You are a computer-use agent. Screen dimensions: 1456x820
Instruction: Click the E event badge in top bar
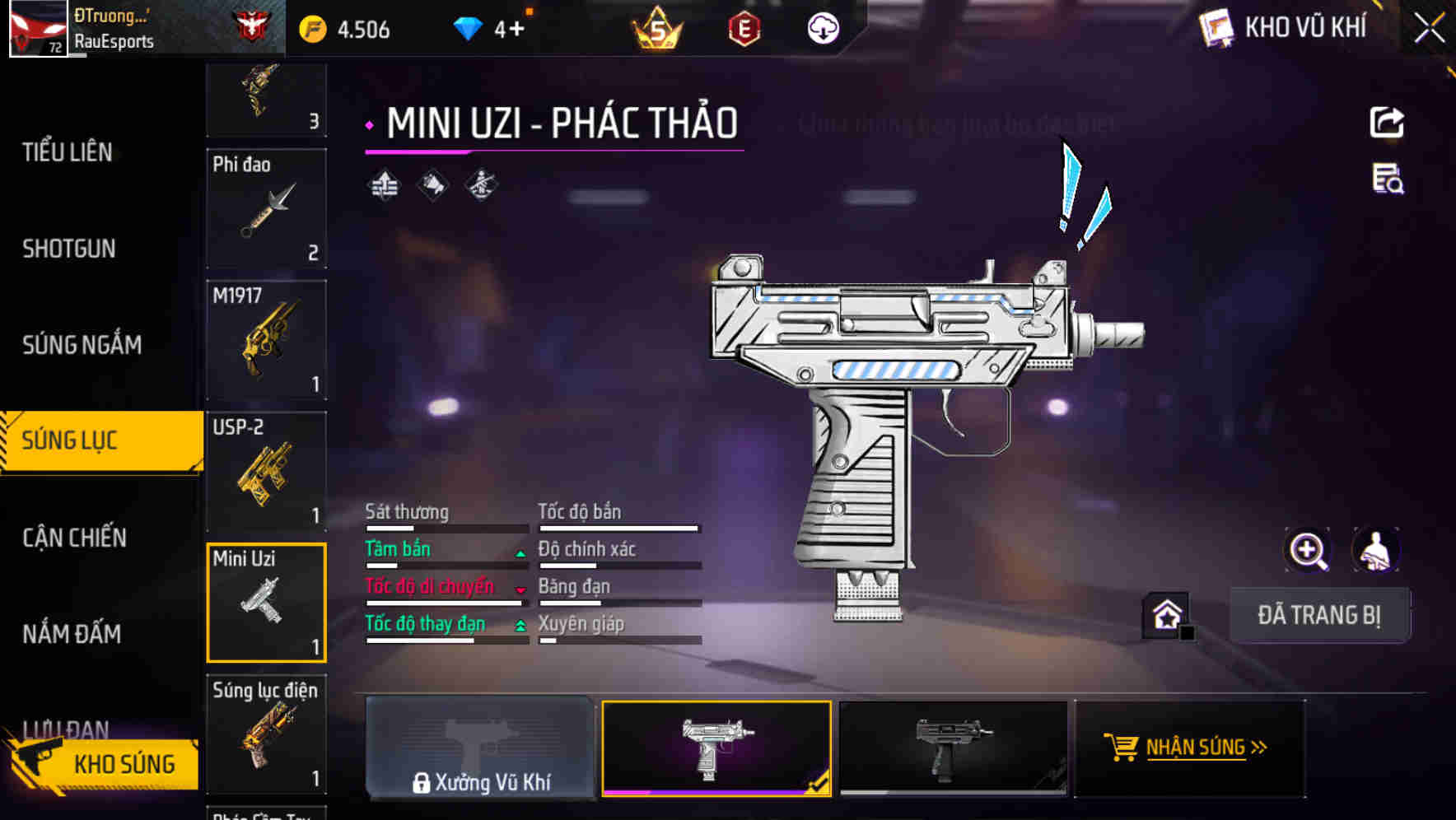tap(743, 27)
